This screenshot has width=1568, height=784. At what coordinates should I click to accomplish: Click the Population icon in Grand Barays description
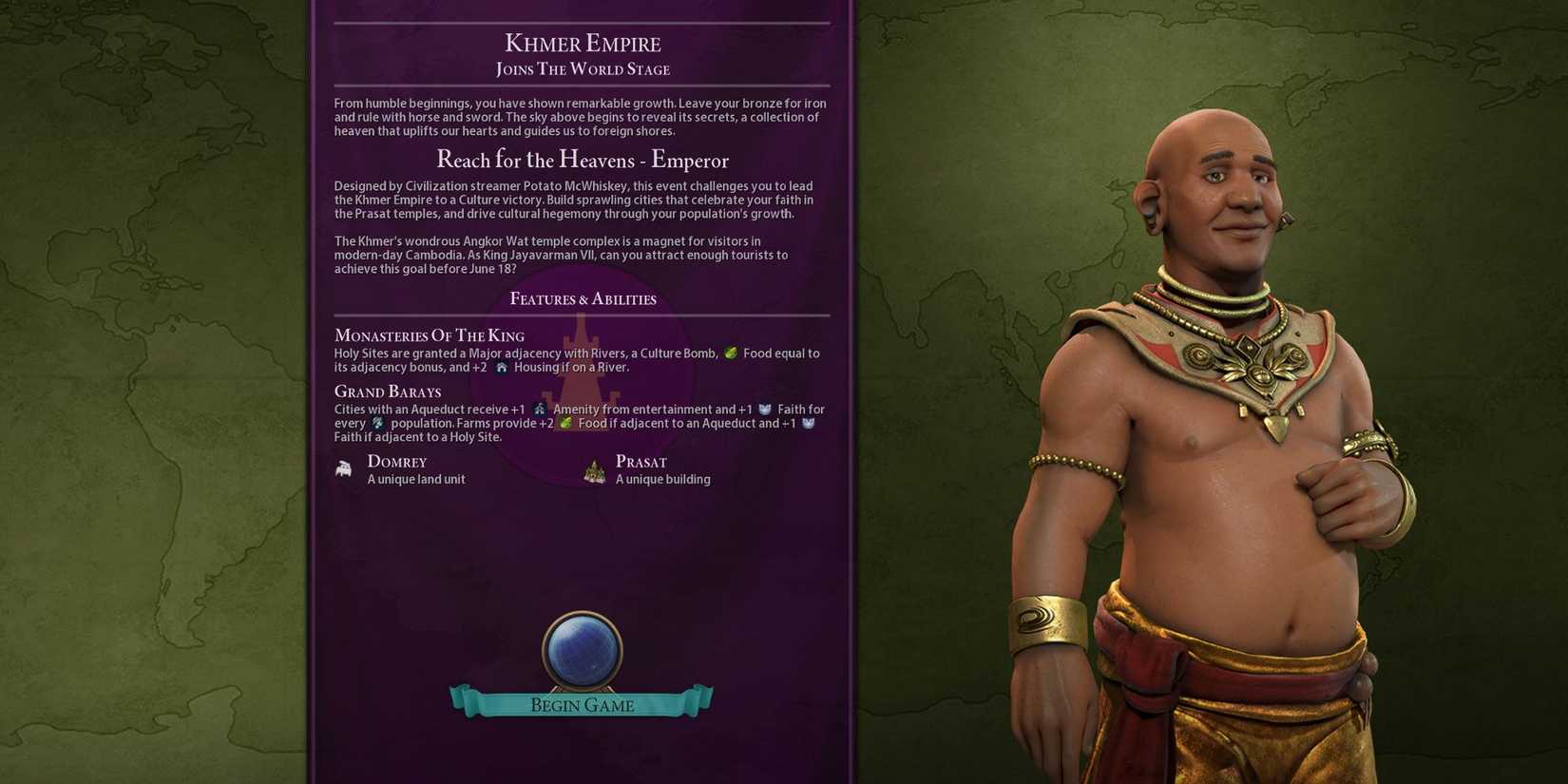[x=378, y=424]
